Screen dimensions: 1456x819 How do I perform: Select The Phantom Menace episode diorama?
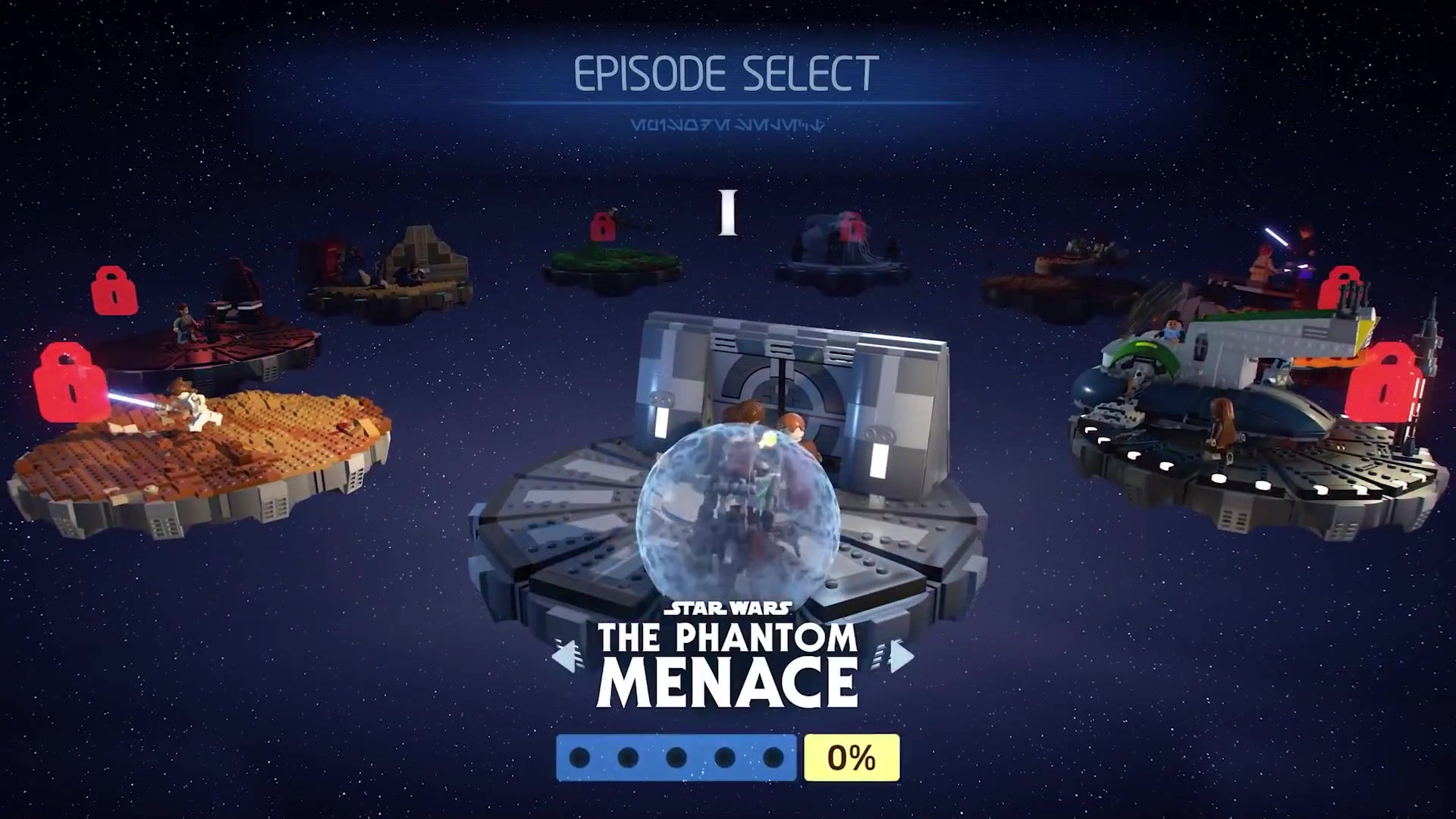726,485
